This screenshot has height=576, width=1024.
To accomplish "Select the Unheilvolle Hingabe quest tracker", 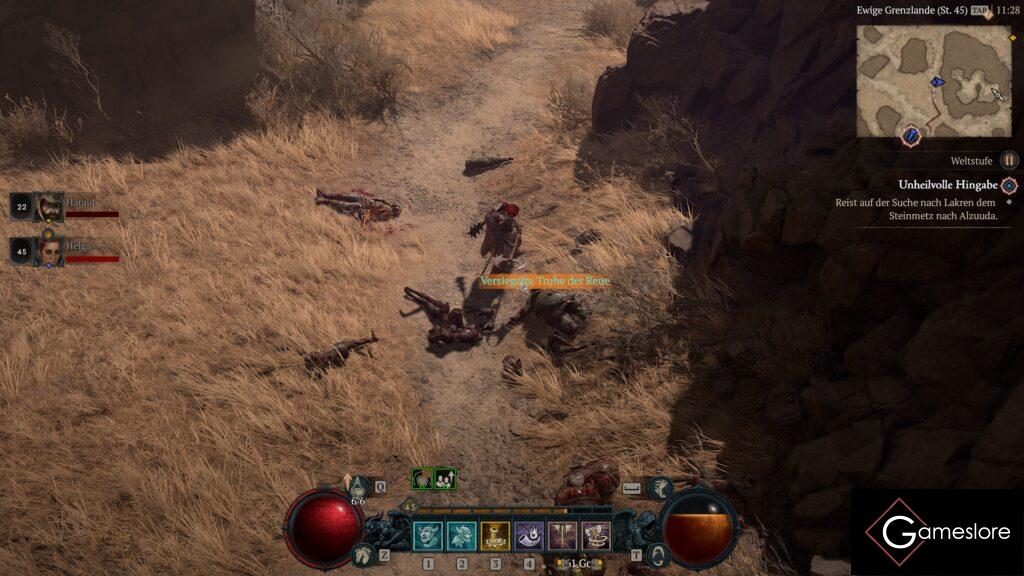I will pos(947,185).
